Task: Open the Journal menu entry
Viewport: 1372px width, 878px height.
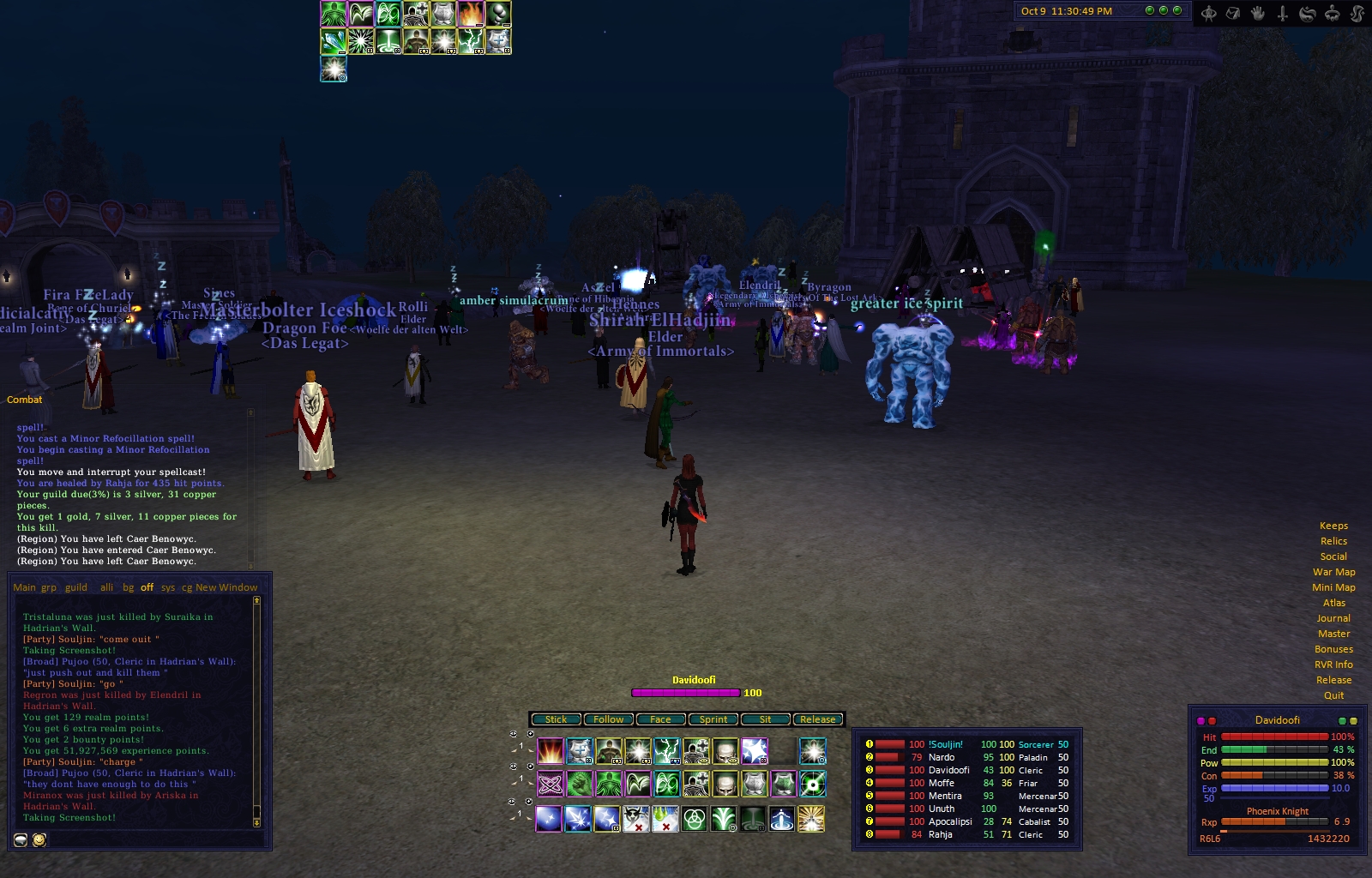Action: [1333, 618]
